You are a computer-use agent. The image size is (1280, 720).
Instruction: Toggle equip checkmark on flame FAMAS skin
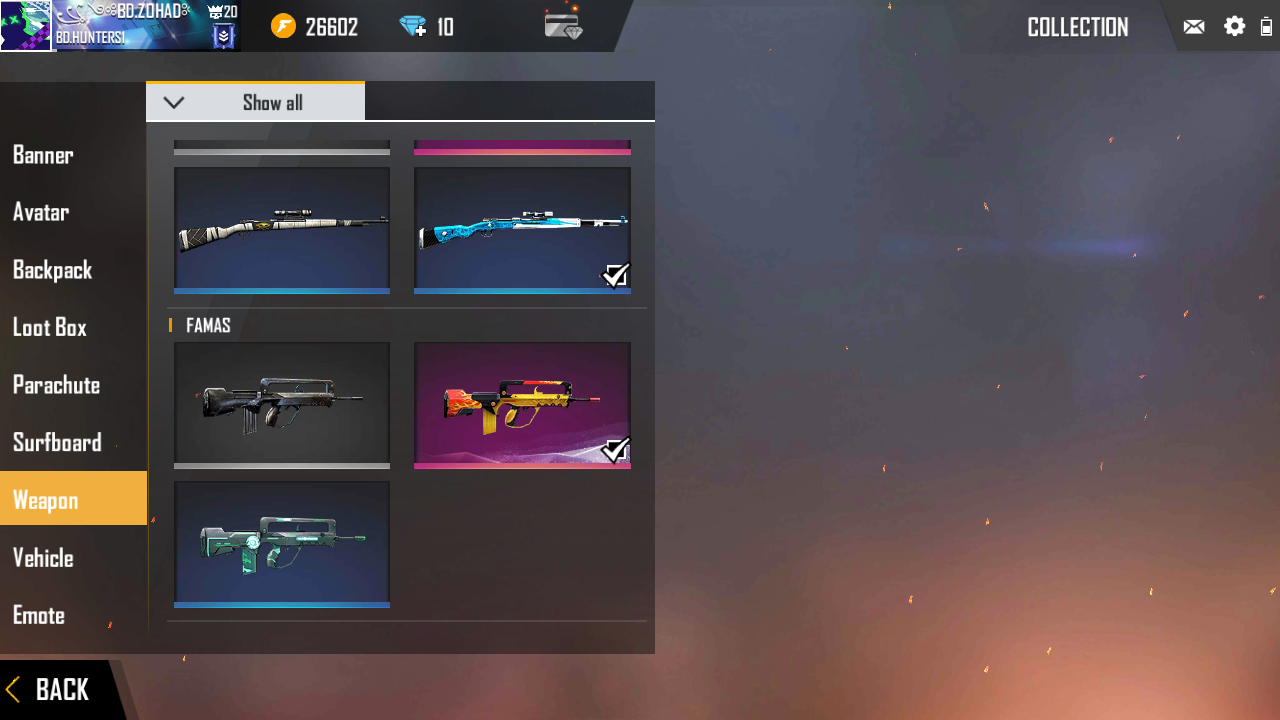[616, 450]
